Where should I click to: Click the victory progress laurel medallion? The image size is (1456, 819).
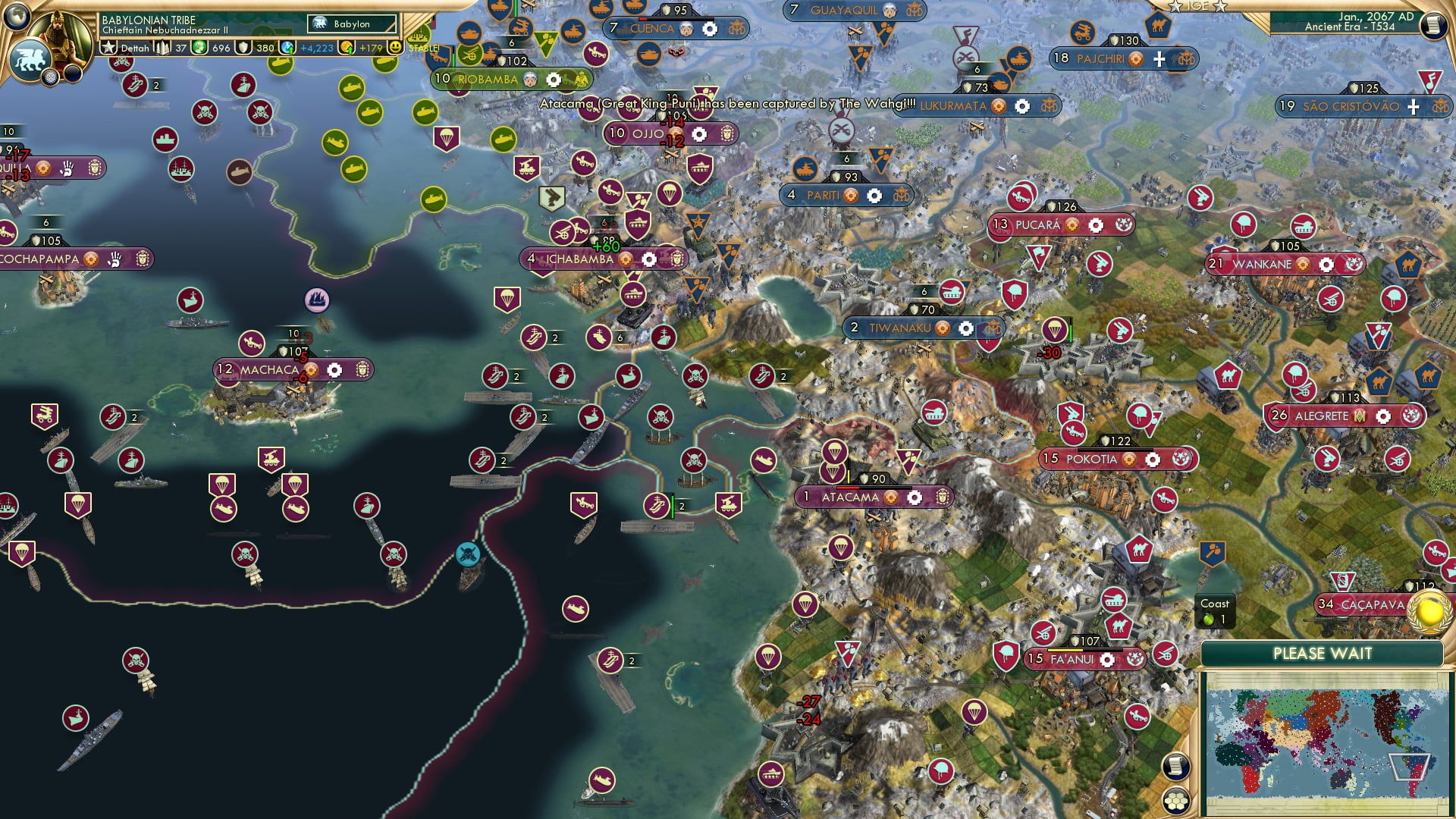[x=1427, y=610]
